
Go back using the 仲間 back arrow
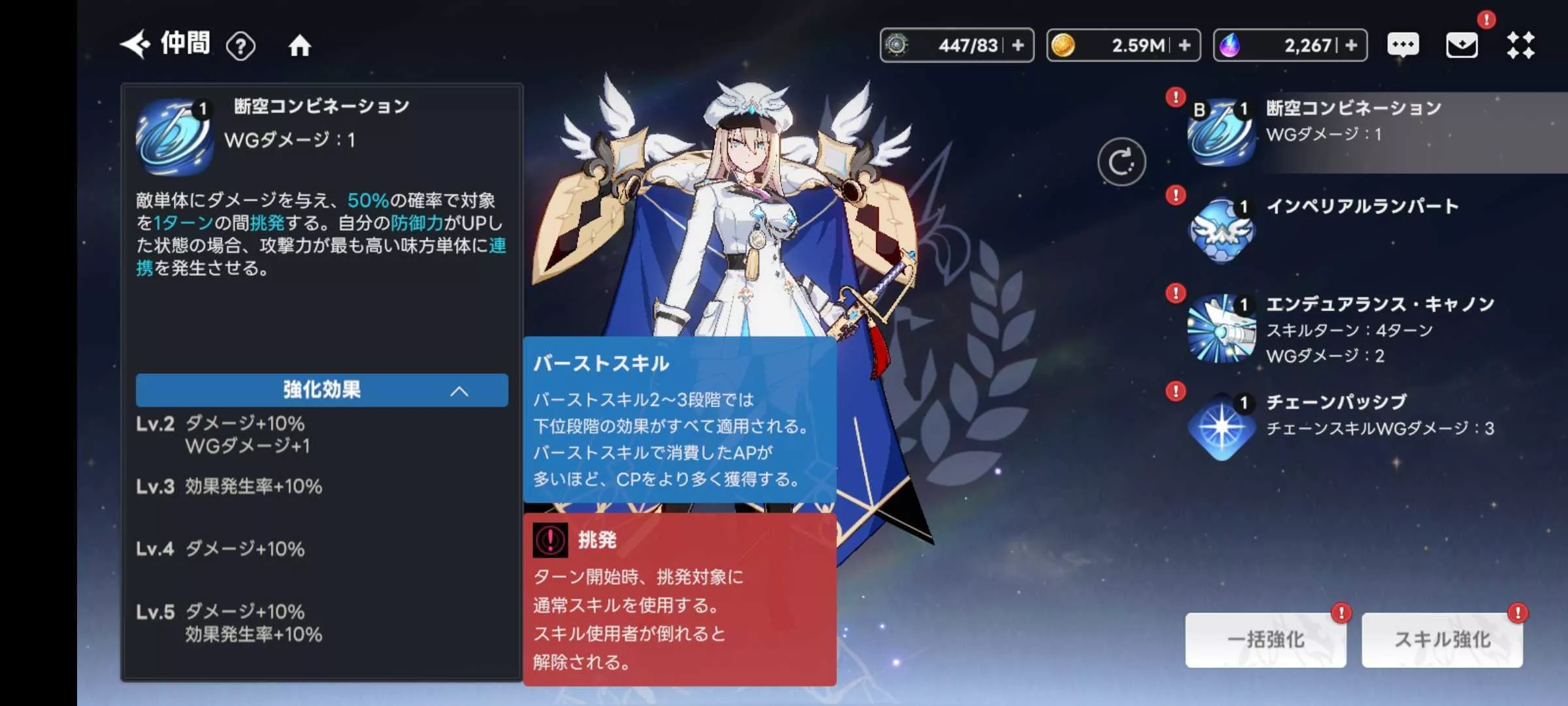134,44
